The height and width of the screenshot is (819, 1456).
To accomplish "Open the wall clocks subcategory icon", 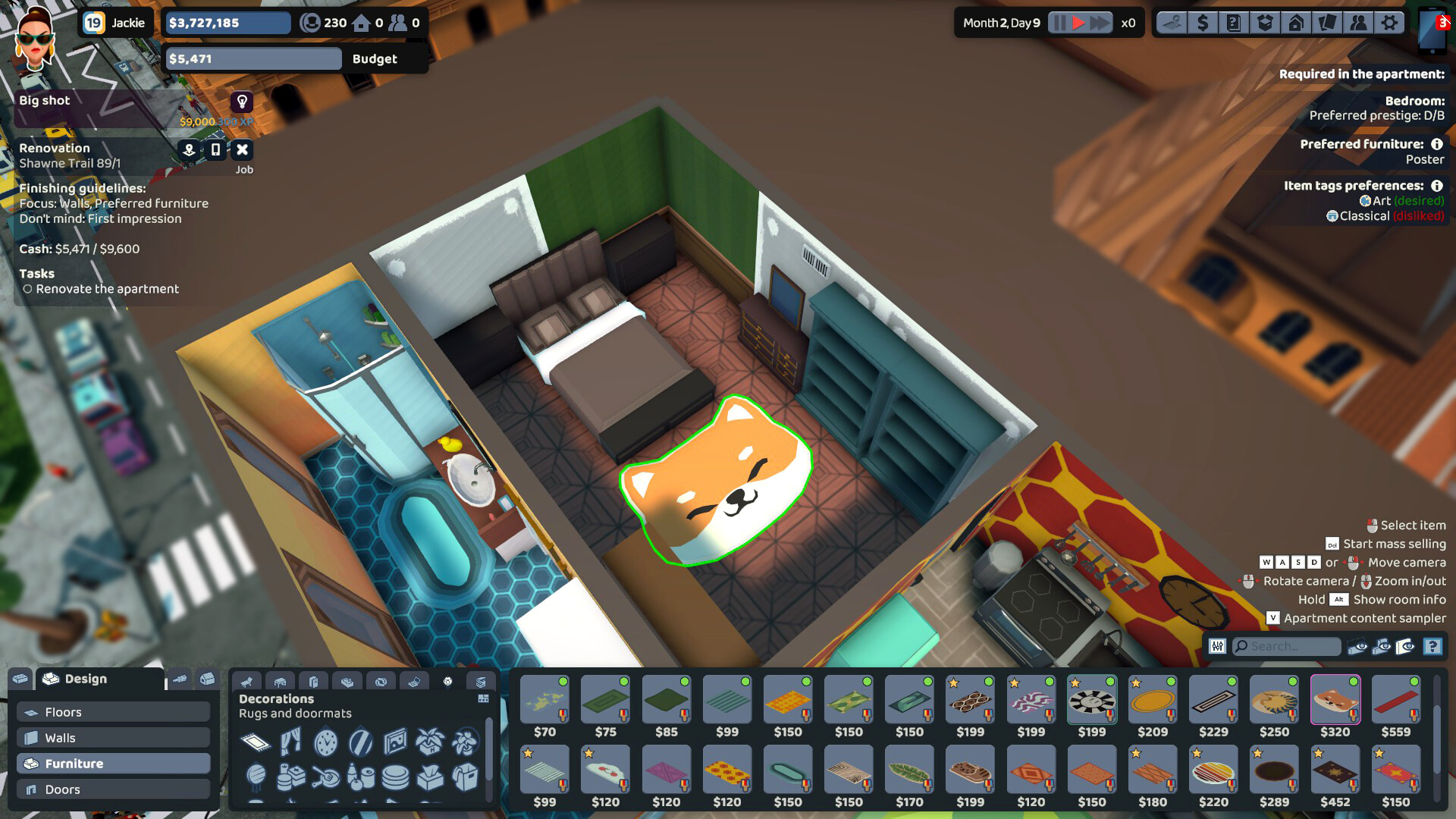I will [x=325, y=742].
